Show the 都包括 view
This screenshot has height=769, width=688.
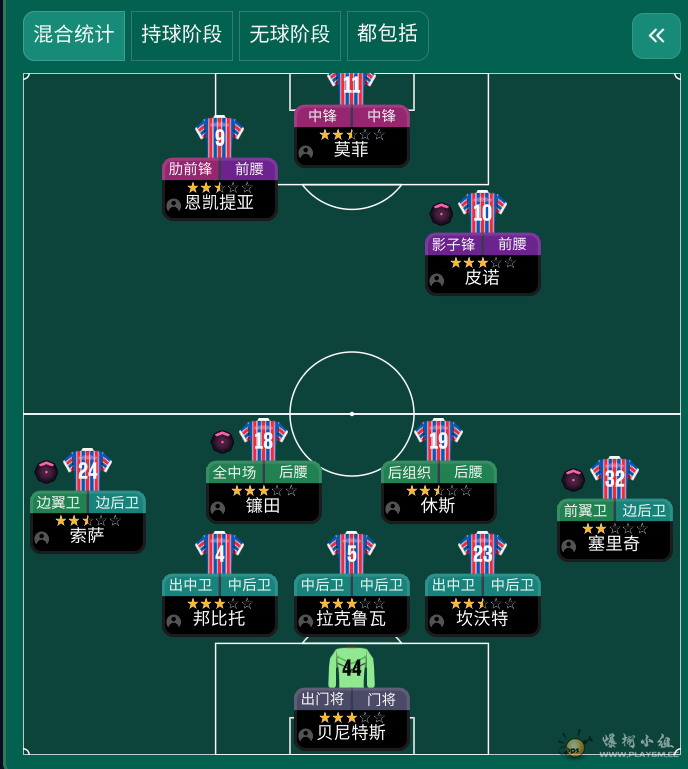pyautogui.click(x=387, y=35)
